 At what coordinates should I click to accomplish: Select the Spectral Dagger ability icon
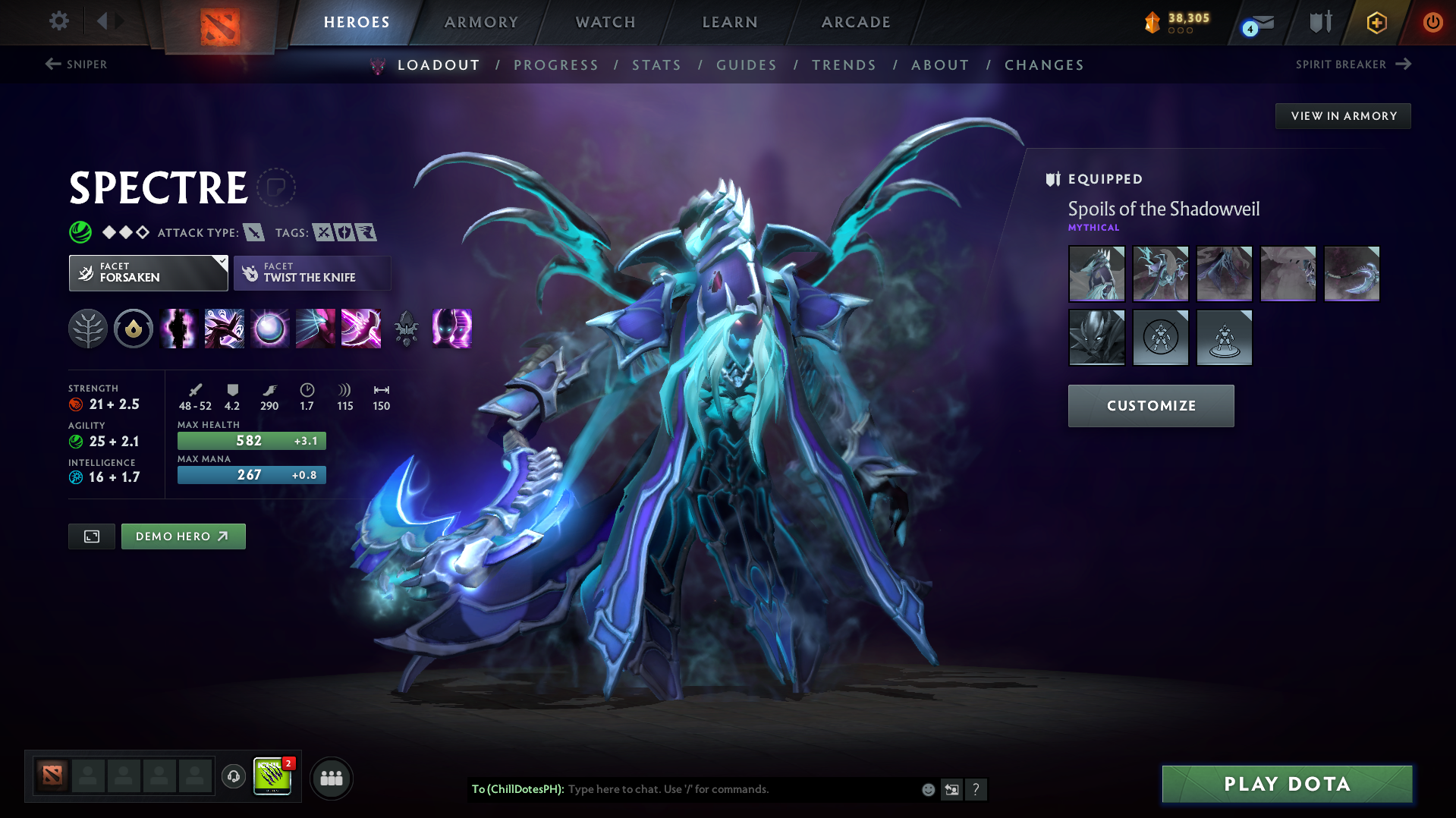pyautogui.click(x=178, y=329)
